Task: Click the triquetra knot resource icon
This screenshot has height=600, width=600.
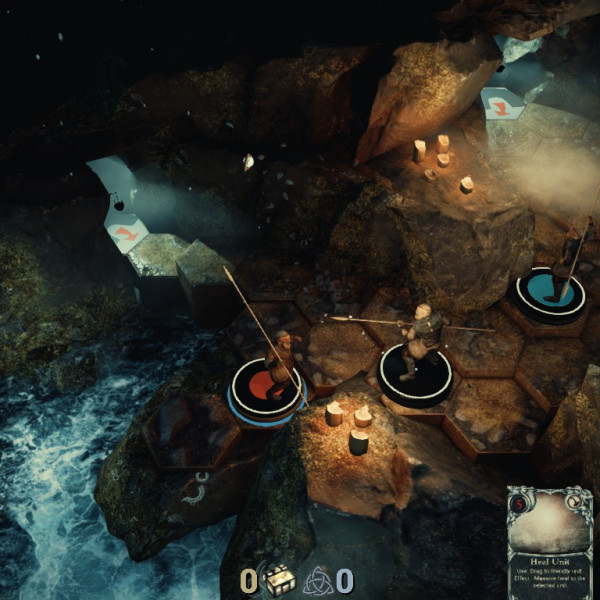Action: coord(318,579)
